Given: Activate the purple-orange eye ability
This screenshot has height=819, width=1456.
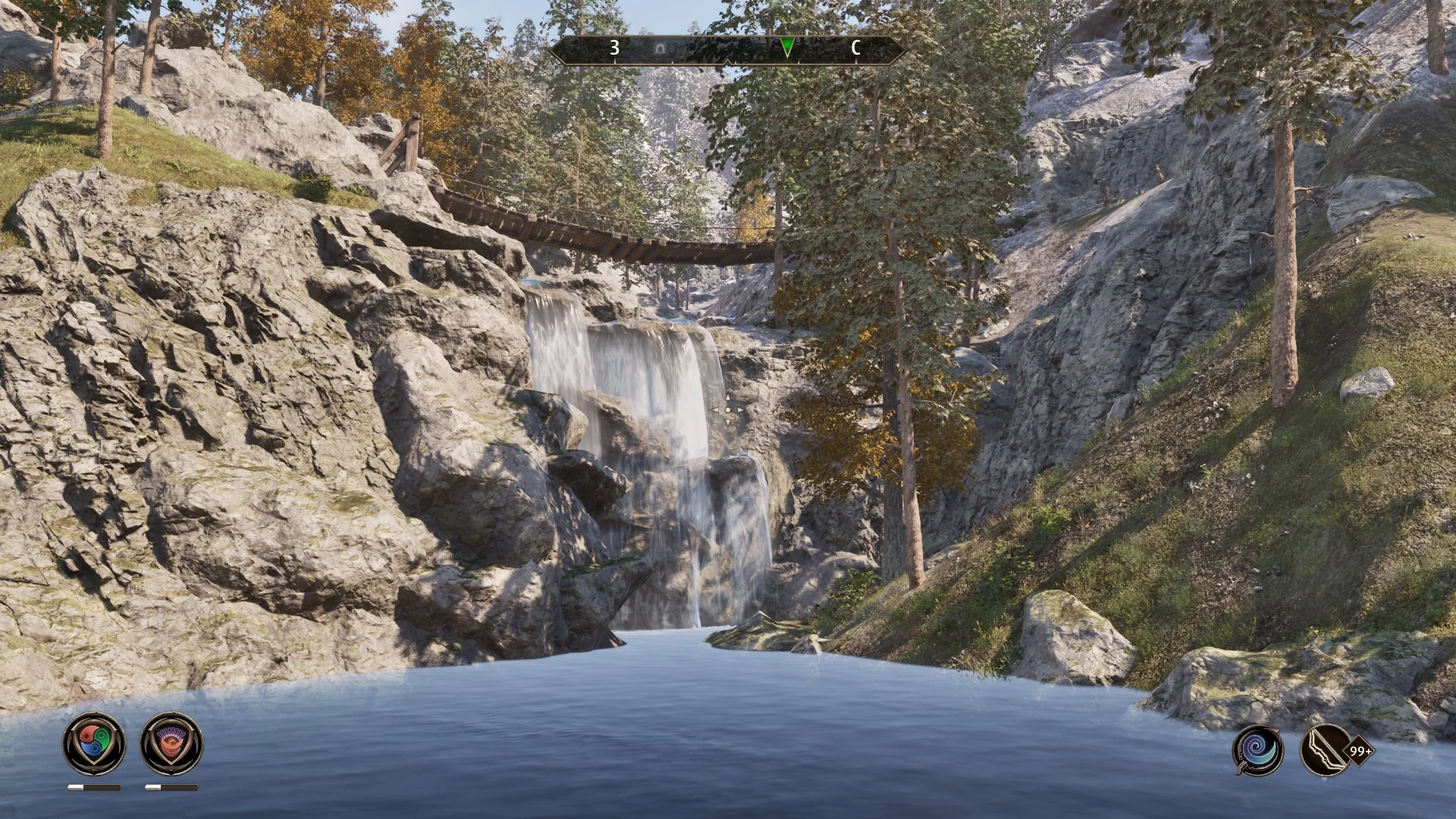Looking at the screenshot, I should [x=171, y=744].
